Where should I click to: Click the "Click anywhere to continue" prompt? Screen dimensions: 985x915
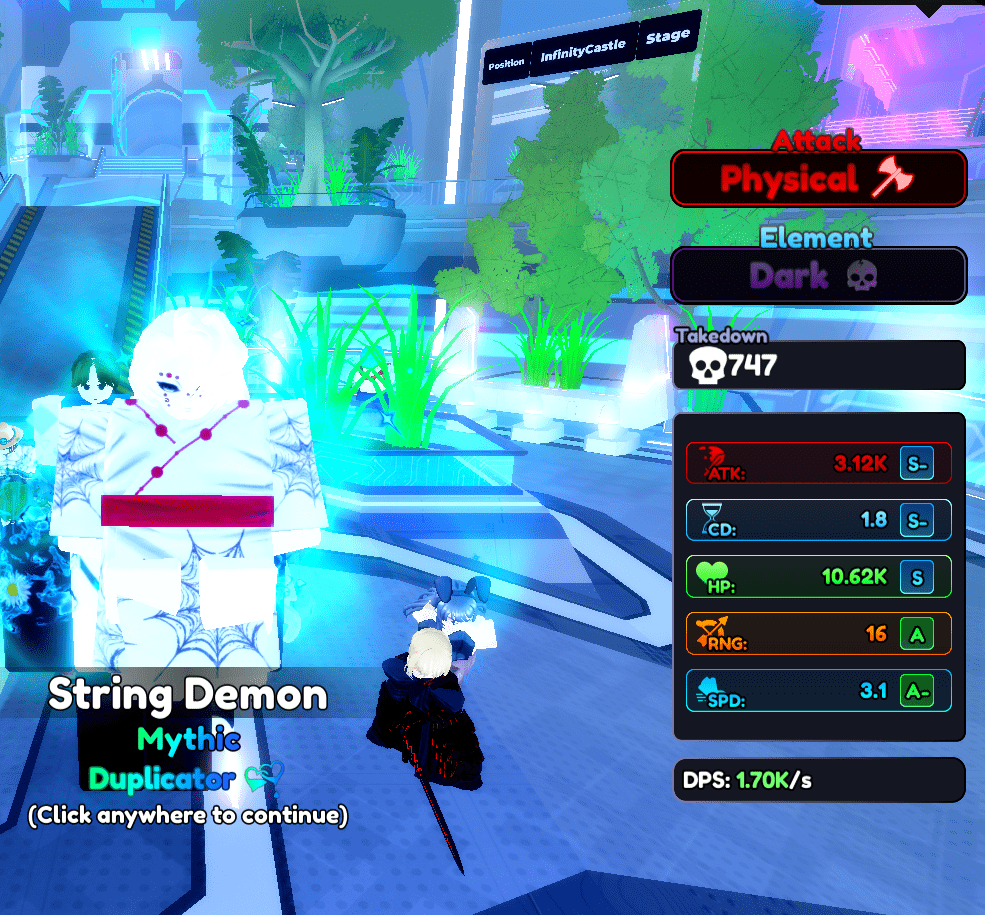(188, 816)
